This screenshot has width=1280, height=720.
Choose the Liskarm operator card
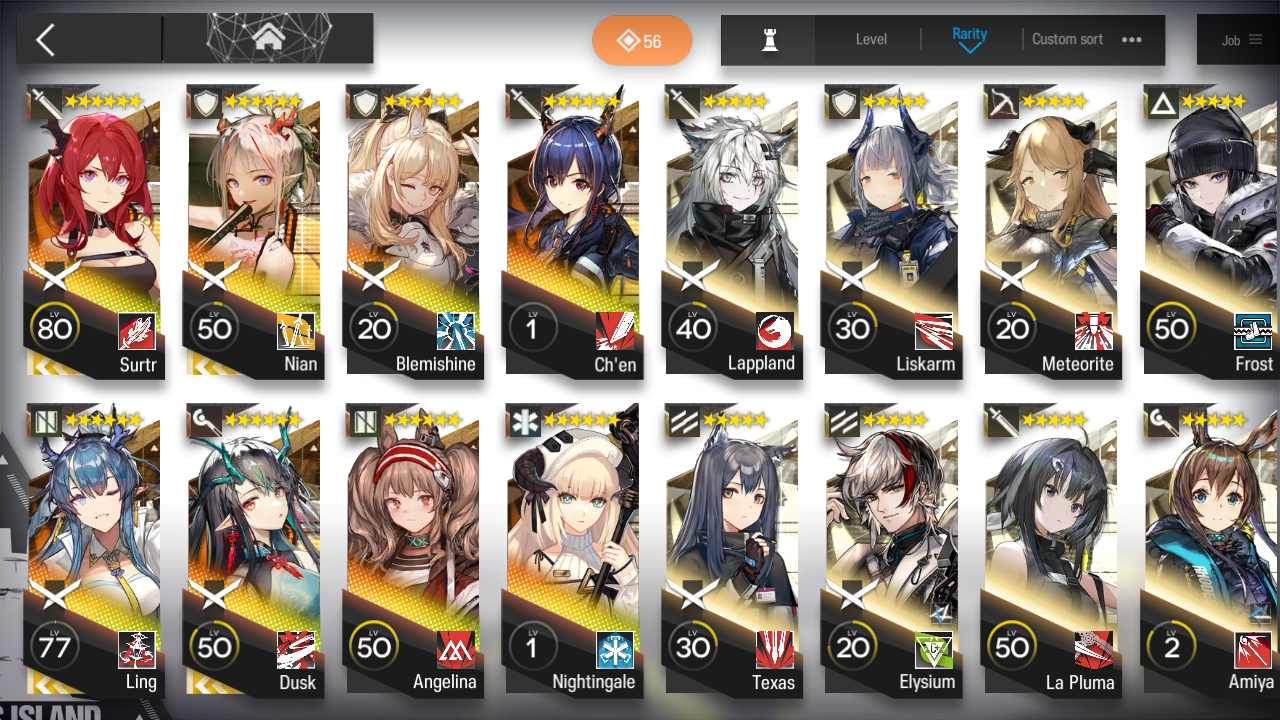(x=892, y=230)
